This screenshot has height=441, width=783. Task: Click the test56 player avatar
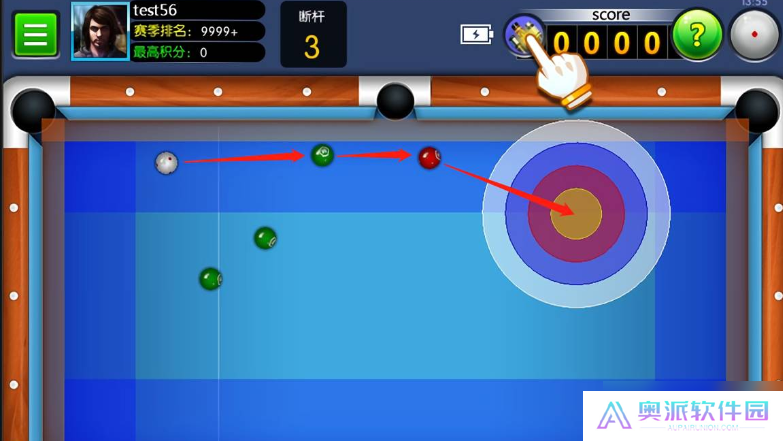tap(100, 32)
